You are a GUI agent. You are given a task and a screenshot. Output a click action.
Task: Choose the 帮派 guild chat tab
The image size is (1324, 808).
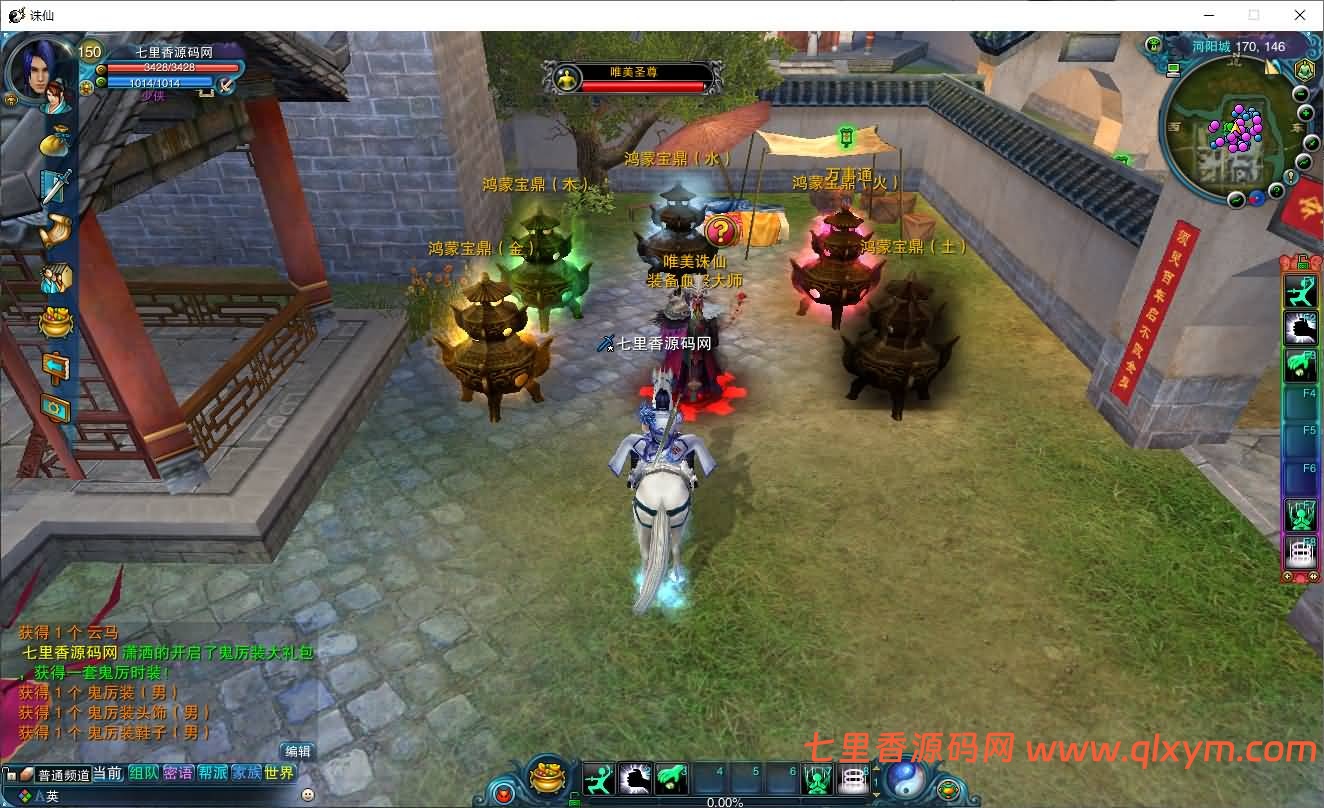click(x=212, y=773)
